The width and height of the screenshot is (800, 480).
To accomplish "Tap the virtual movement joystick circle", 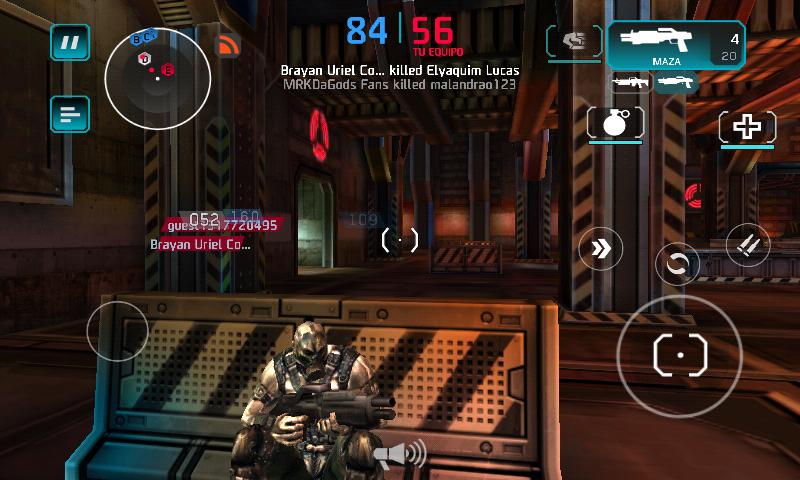I will click(117, 330).
